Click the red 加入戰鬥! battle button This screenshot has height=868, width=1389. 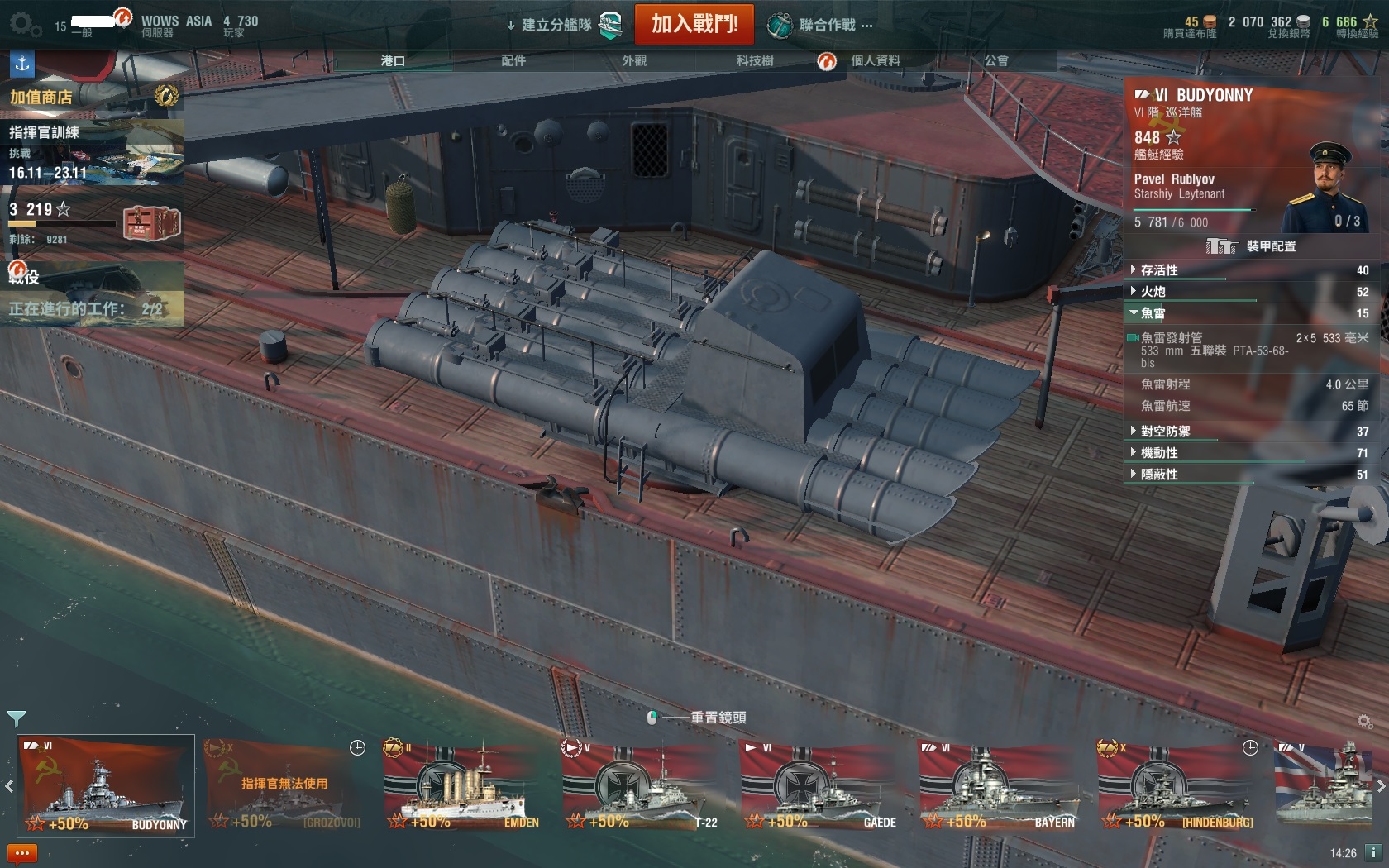pyautogui.click(x=694, y=24)
